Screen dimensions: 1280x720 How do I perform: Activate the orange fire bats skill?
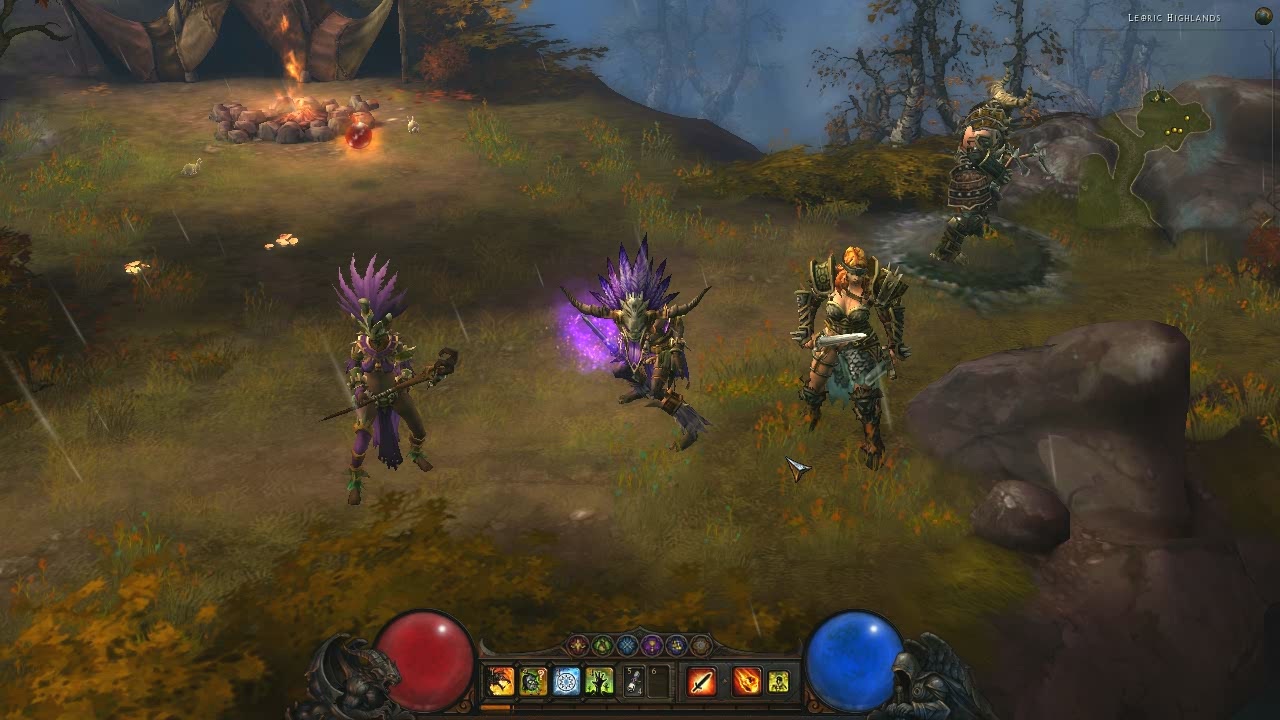click(500, 682)
